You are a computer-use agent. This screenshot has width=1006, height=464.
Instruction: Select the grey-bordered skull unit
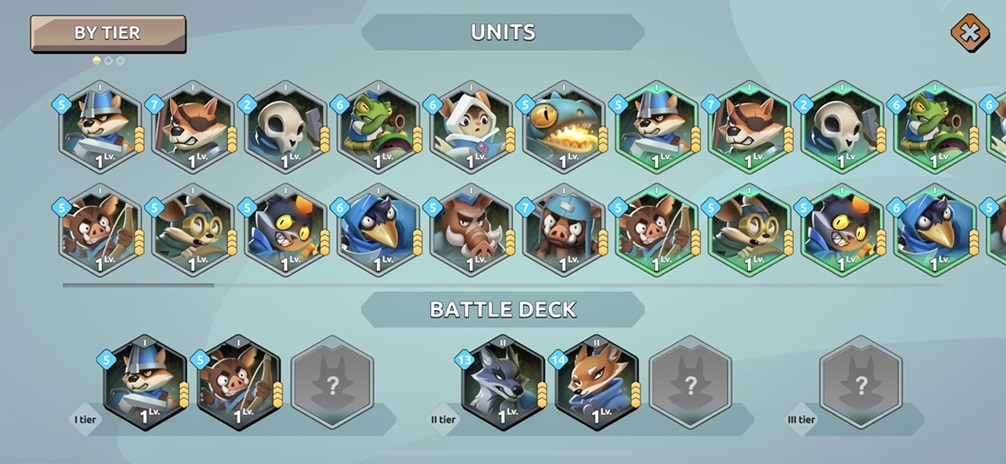point(286,128)
